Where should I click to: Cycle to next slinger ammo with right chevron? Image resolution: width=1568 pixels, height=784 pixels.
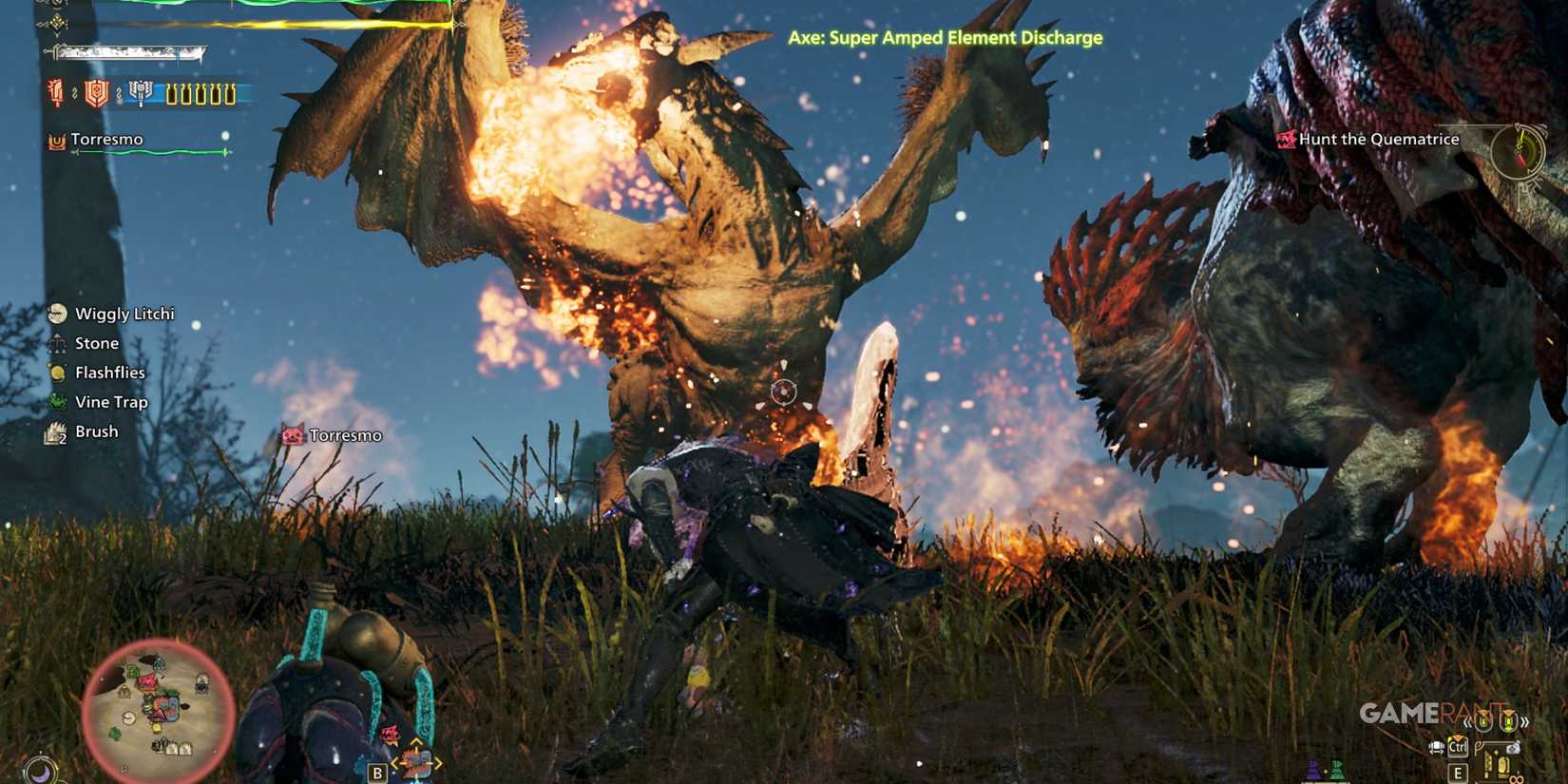coord(1525,722)
